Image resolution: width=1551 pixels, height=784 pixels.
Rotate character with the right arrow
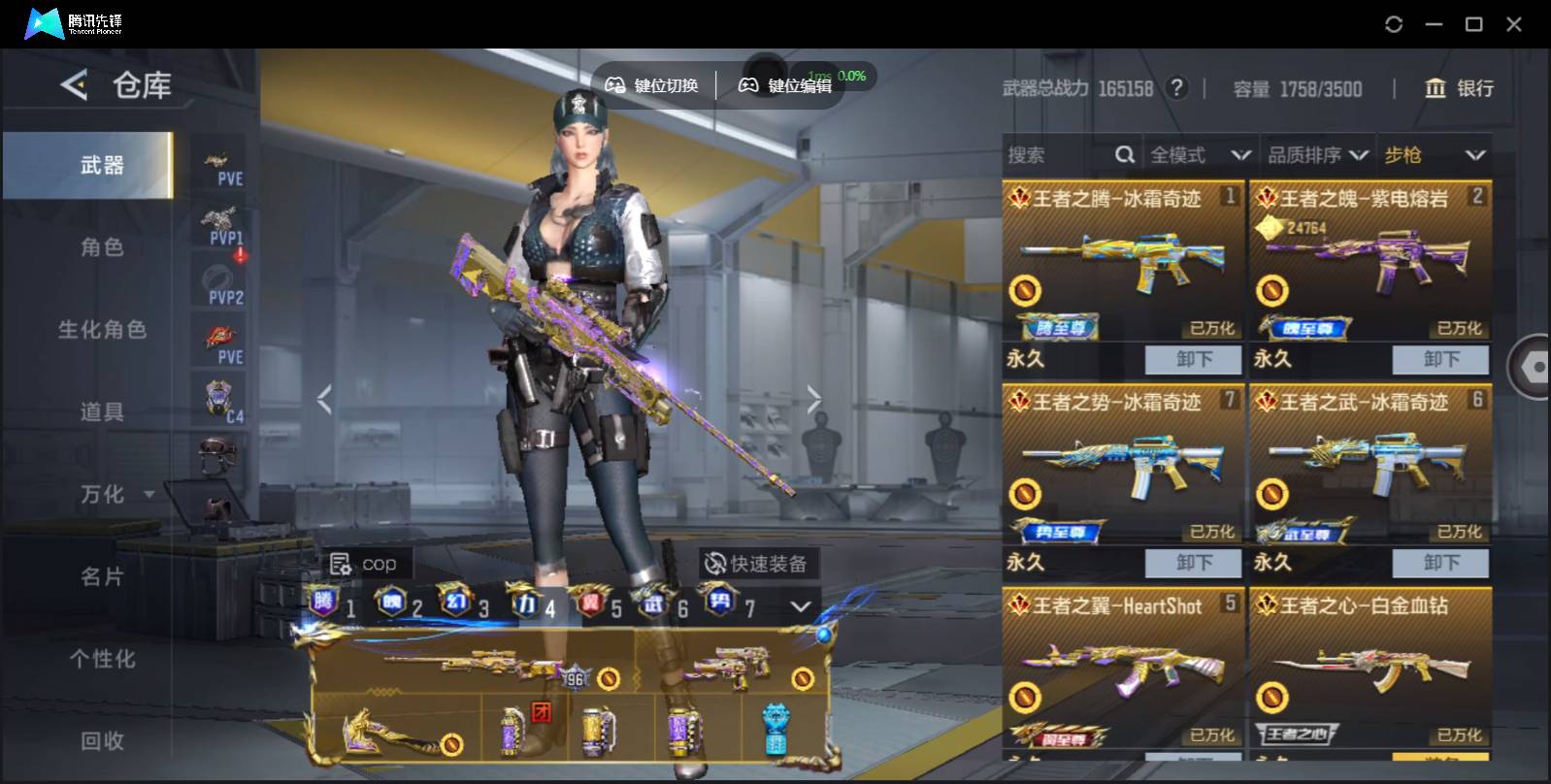[x=813, y=399]
